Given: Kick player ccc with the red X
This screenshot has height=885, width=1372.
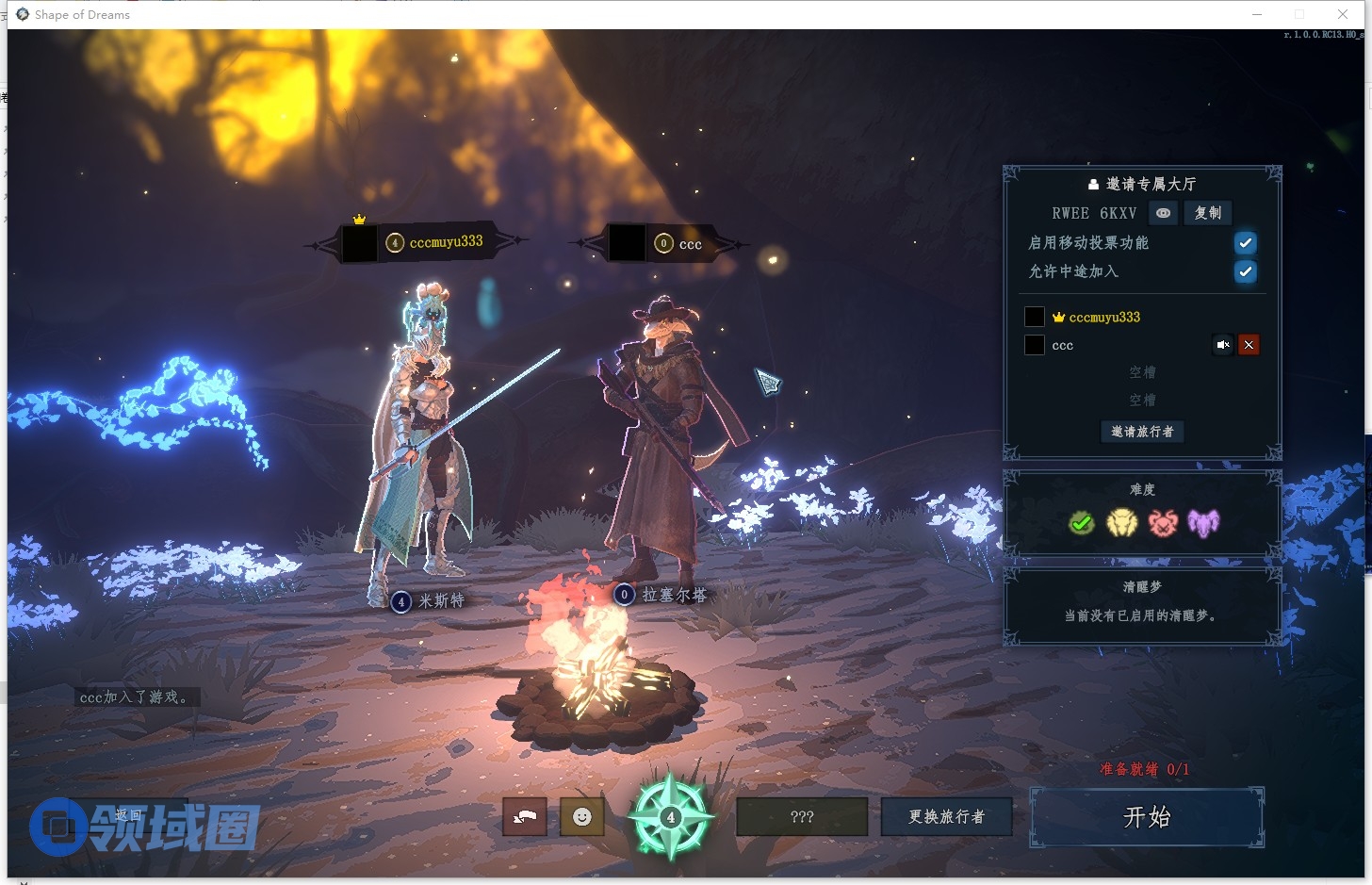Looking at the screenshot, I should (1249, 345).
